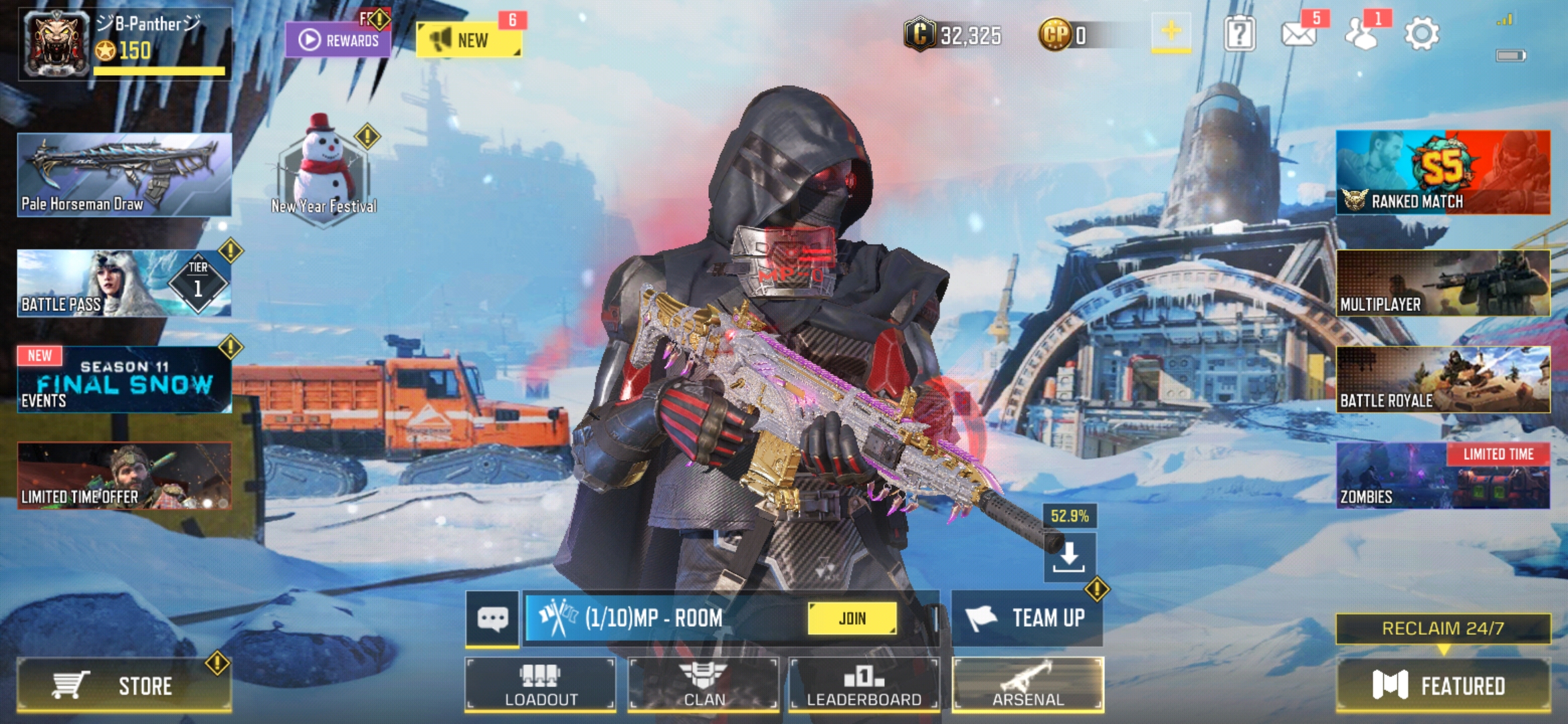
Task: Select the Loadout icon
Action: point(540,685)
